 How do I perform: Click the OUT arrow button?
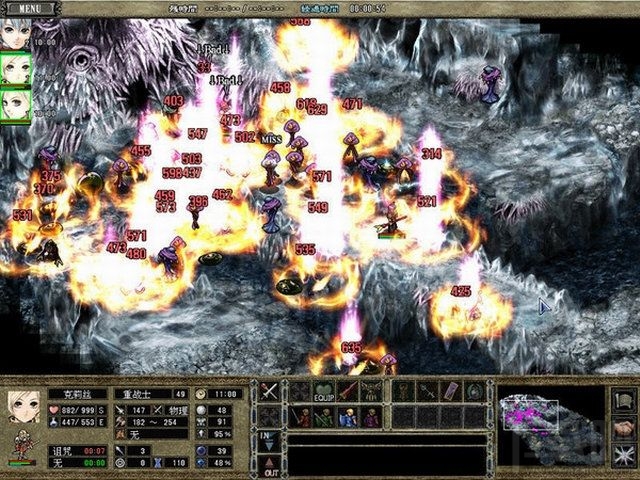coord(270,466)
